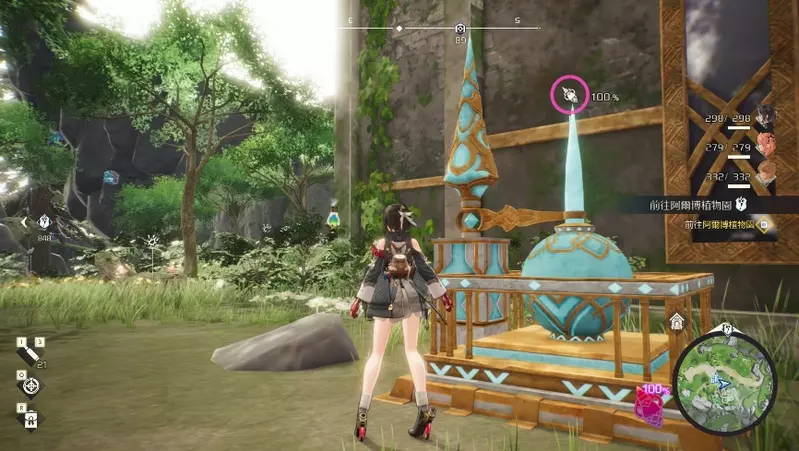Screen dimensions: 799x451
Task: Click the pink-circled gathering marker at 100%
Action: pos(570,96)
